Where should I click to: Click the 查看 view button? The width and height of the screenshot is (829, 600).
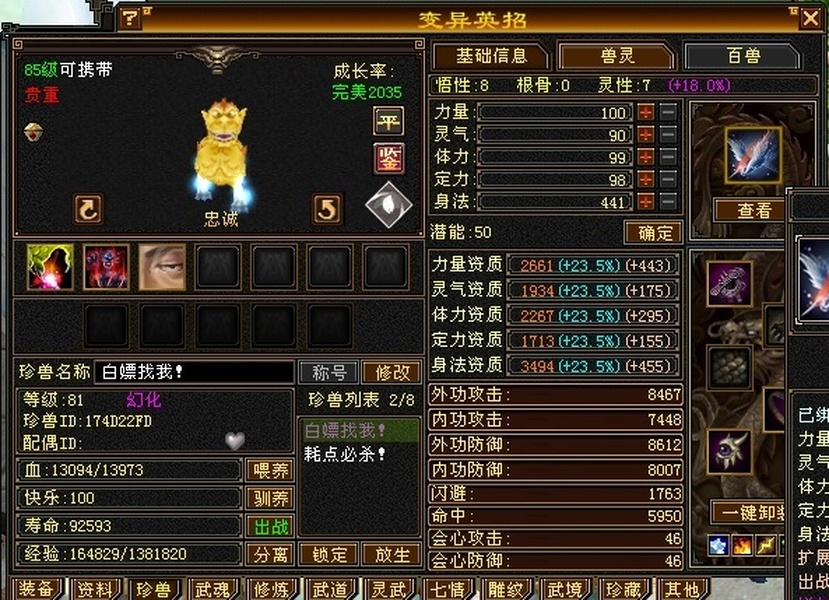754,210
